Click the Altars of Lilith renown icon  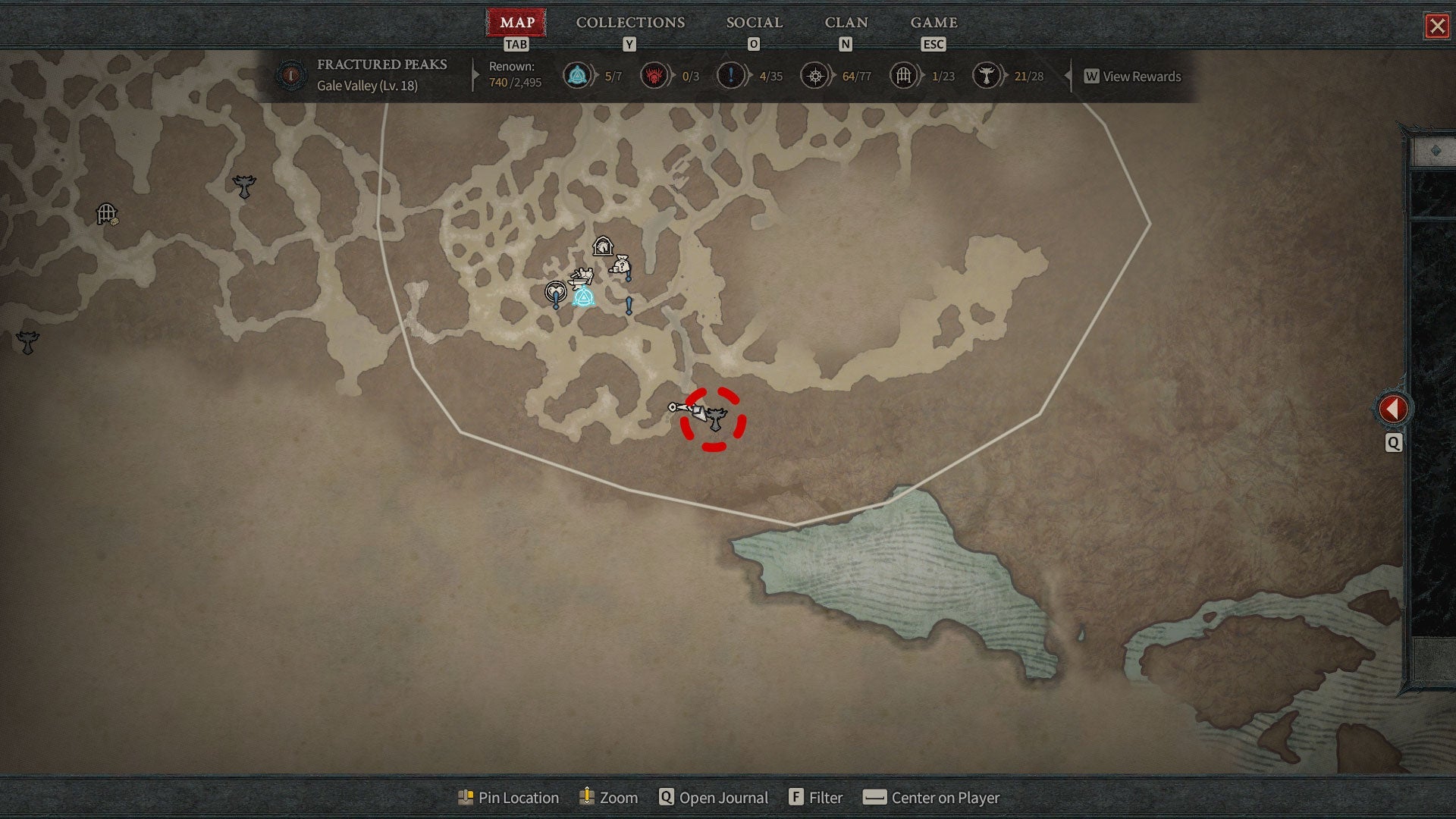point(986,76)
